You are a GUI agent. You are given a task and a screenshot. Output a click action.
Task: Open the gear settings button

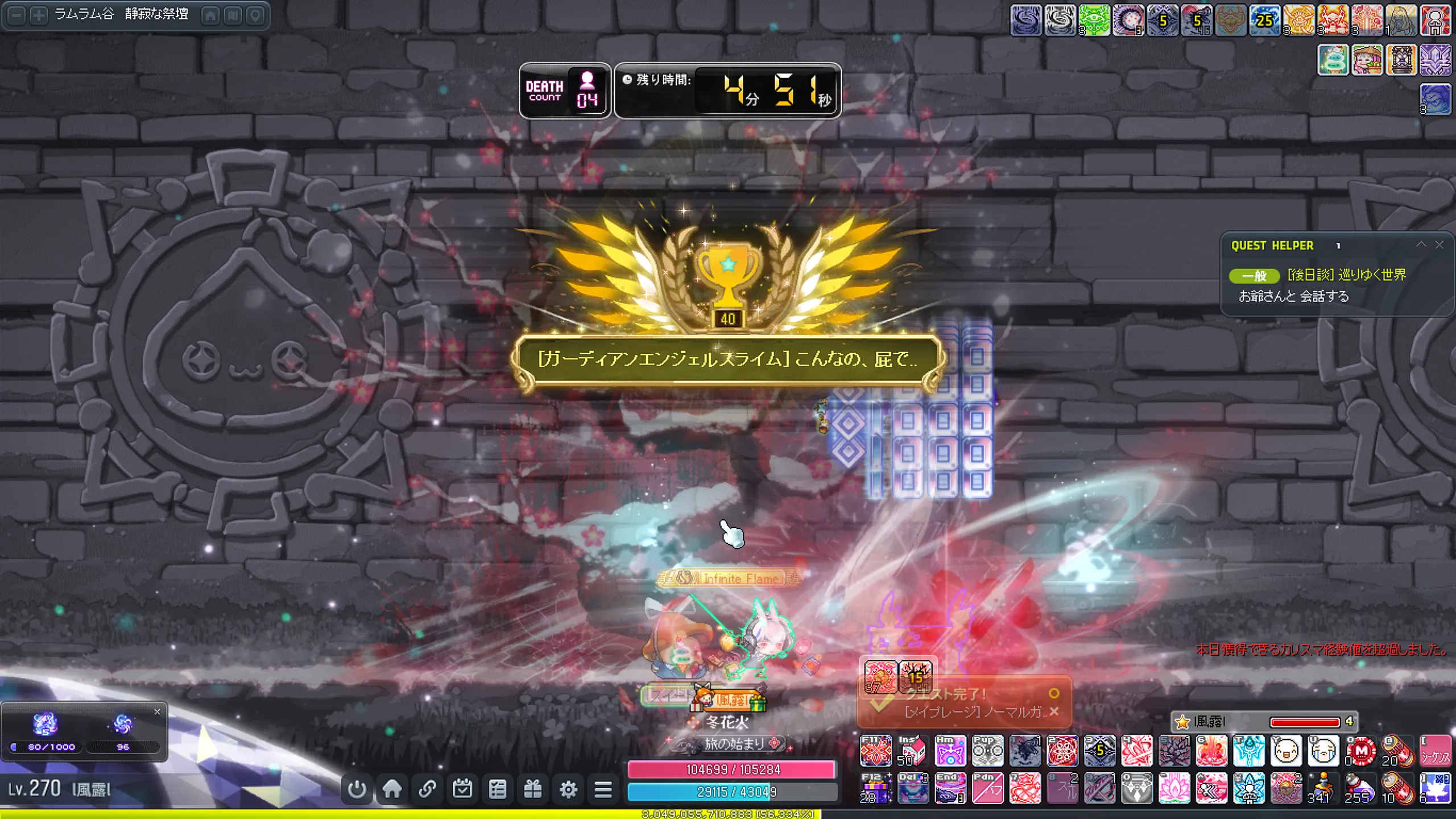[x=568, y=789]
